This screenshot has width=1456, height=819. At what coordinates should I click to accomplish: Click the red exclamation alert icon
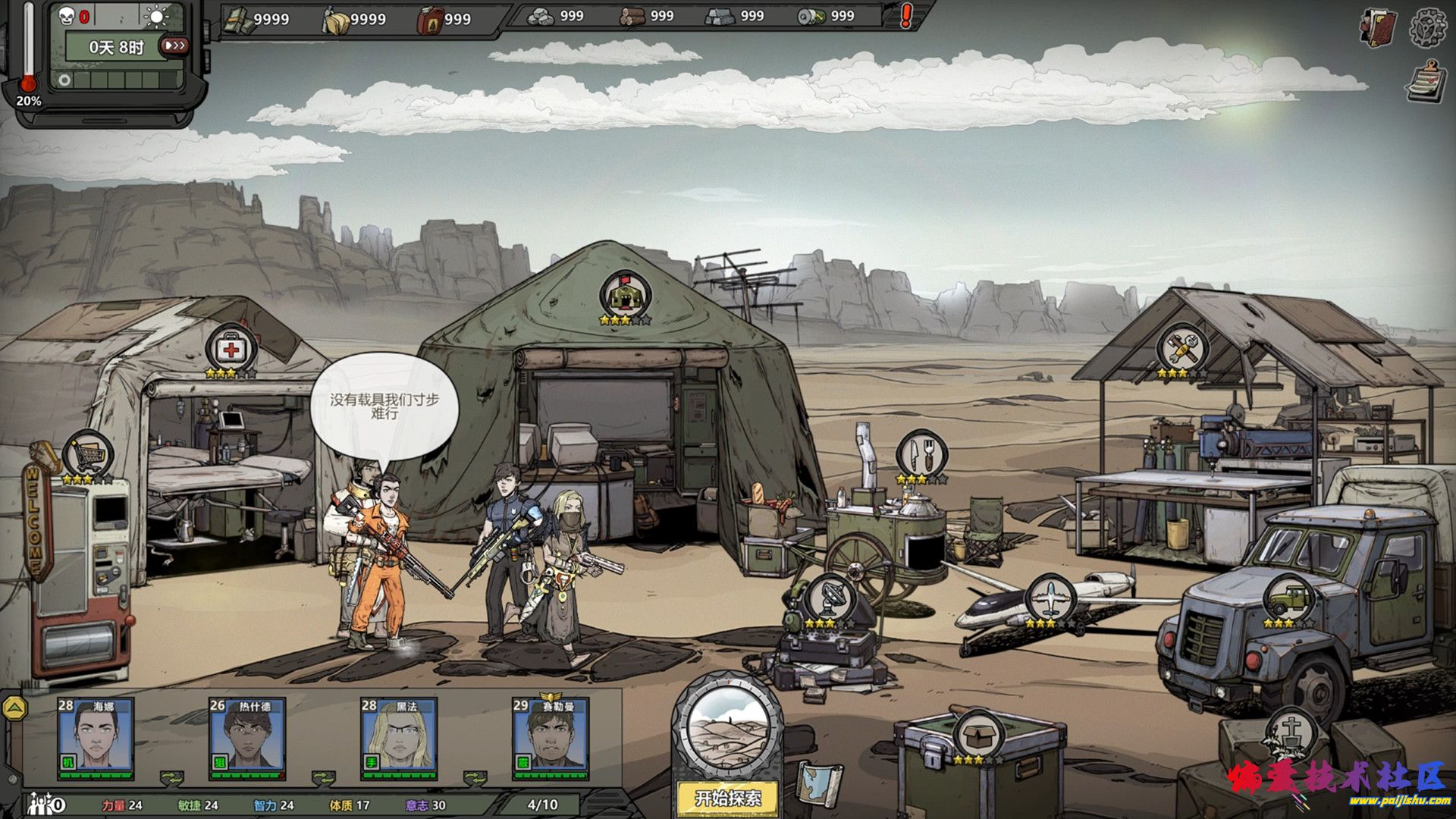click(x=906, y=16)
